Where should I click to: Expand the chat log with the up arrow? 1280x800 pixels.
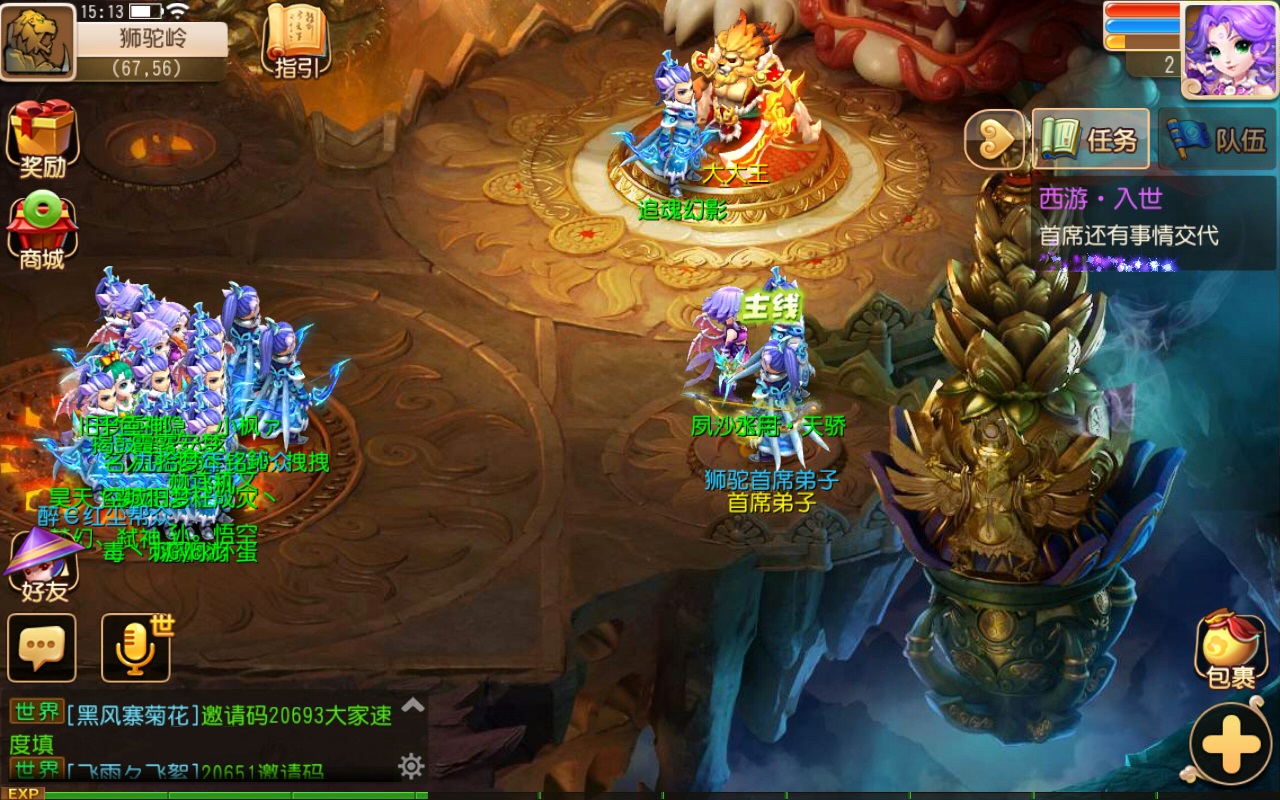coord(413,706)
